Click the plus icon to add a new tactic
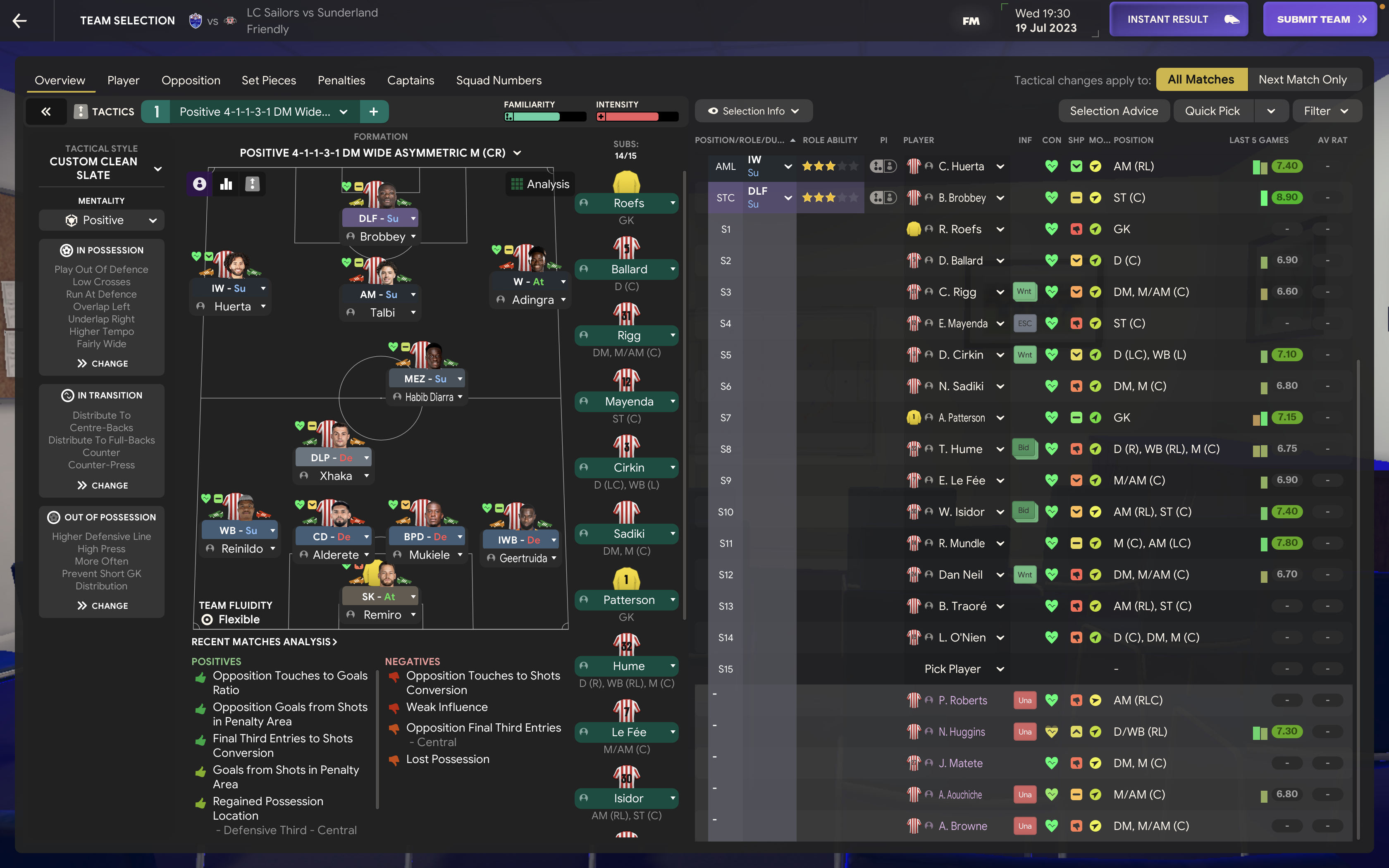Viewport: 1389px width, 868px height. (x=374, y=111)
